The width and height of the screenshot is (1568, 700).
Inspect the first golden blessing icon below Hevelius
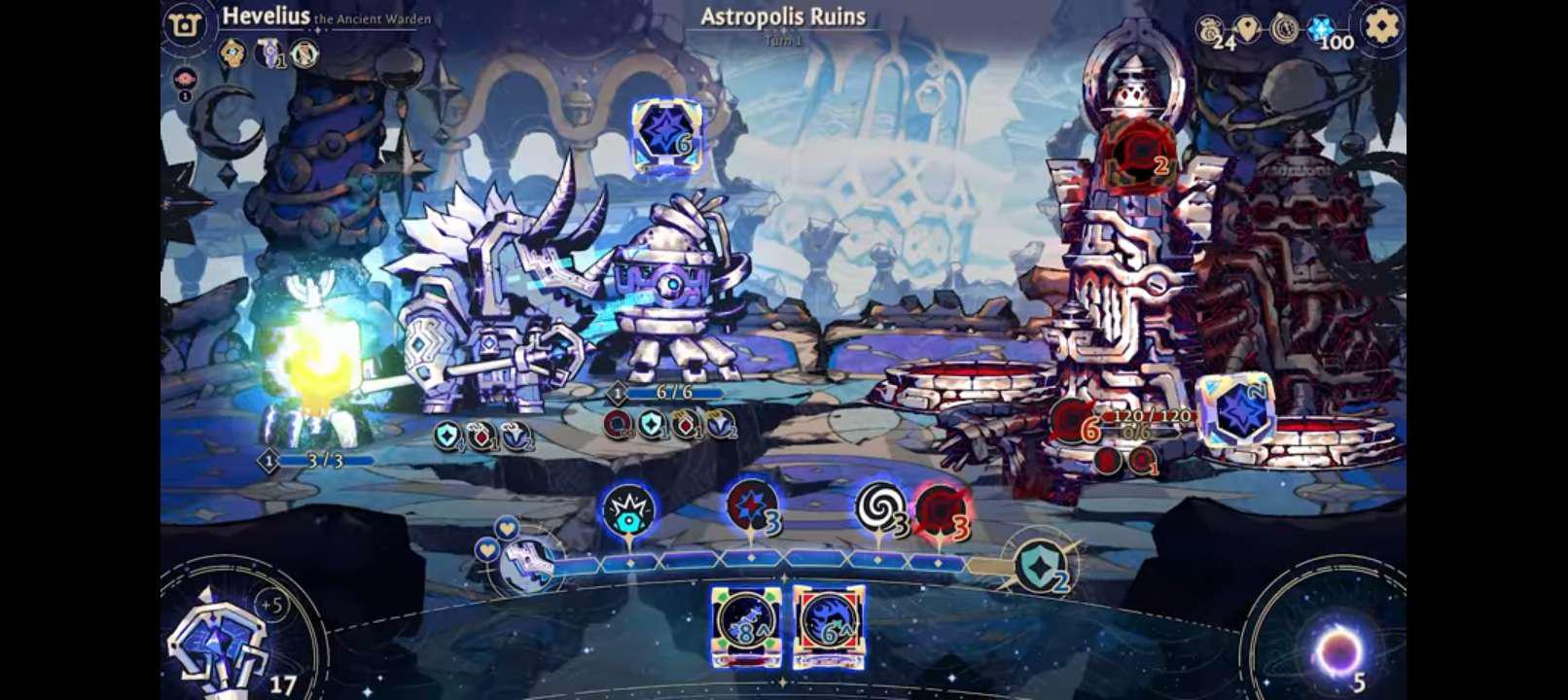[232, 52]
